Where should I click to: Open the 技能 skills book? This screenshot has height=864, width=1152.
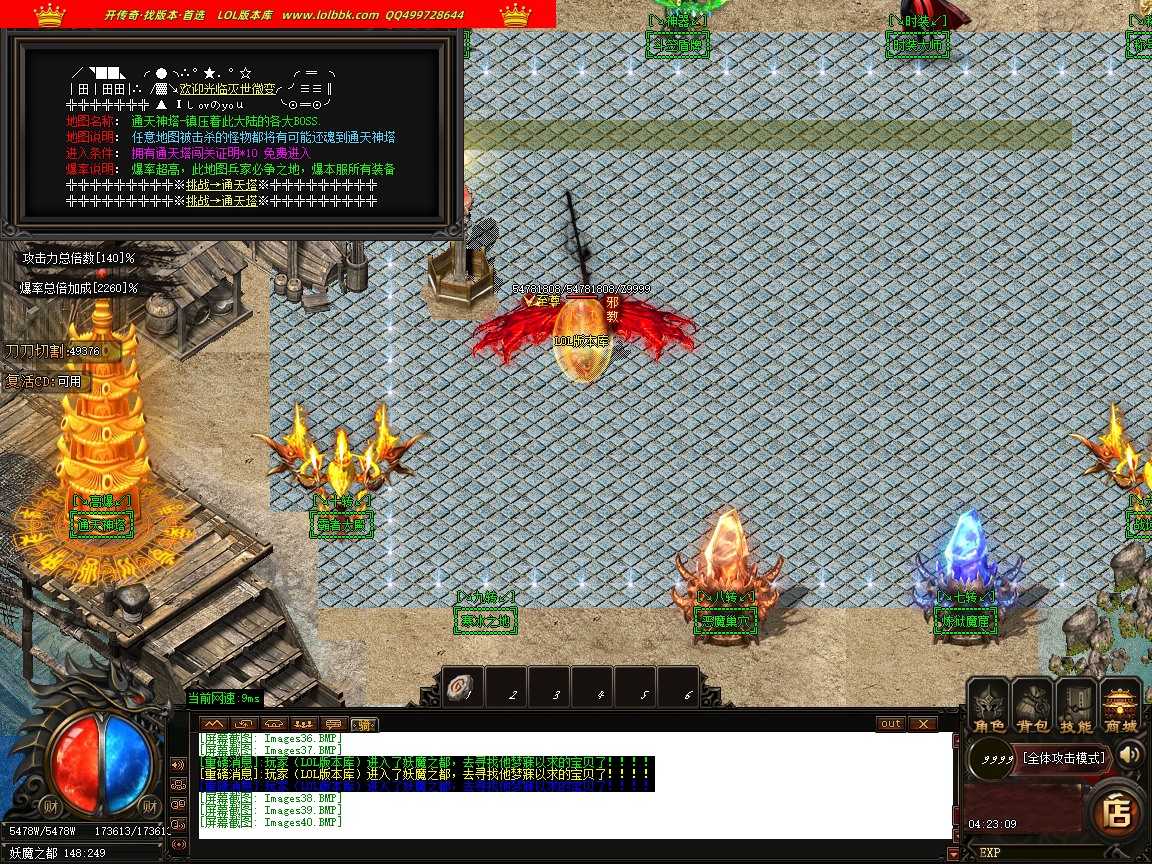(1077, 706)
